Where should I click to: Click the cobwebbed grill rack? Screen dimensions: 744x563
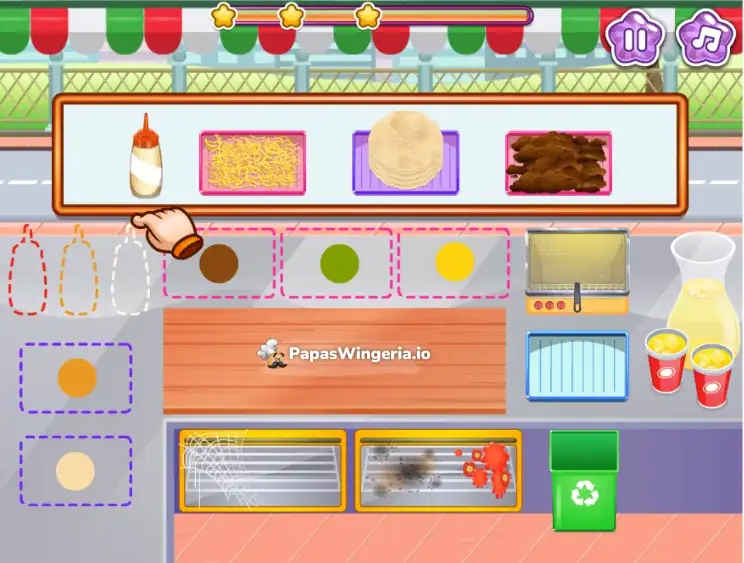point(262,470)
